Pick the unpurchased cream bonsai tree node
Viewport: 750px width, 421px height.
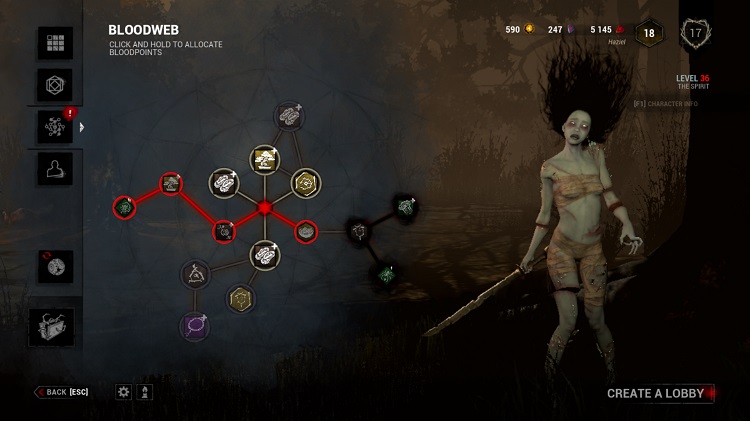(265, 159)
